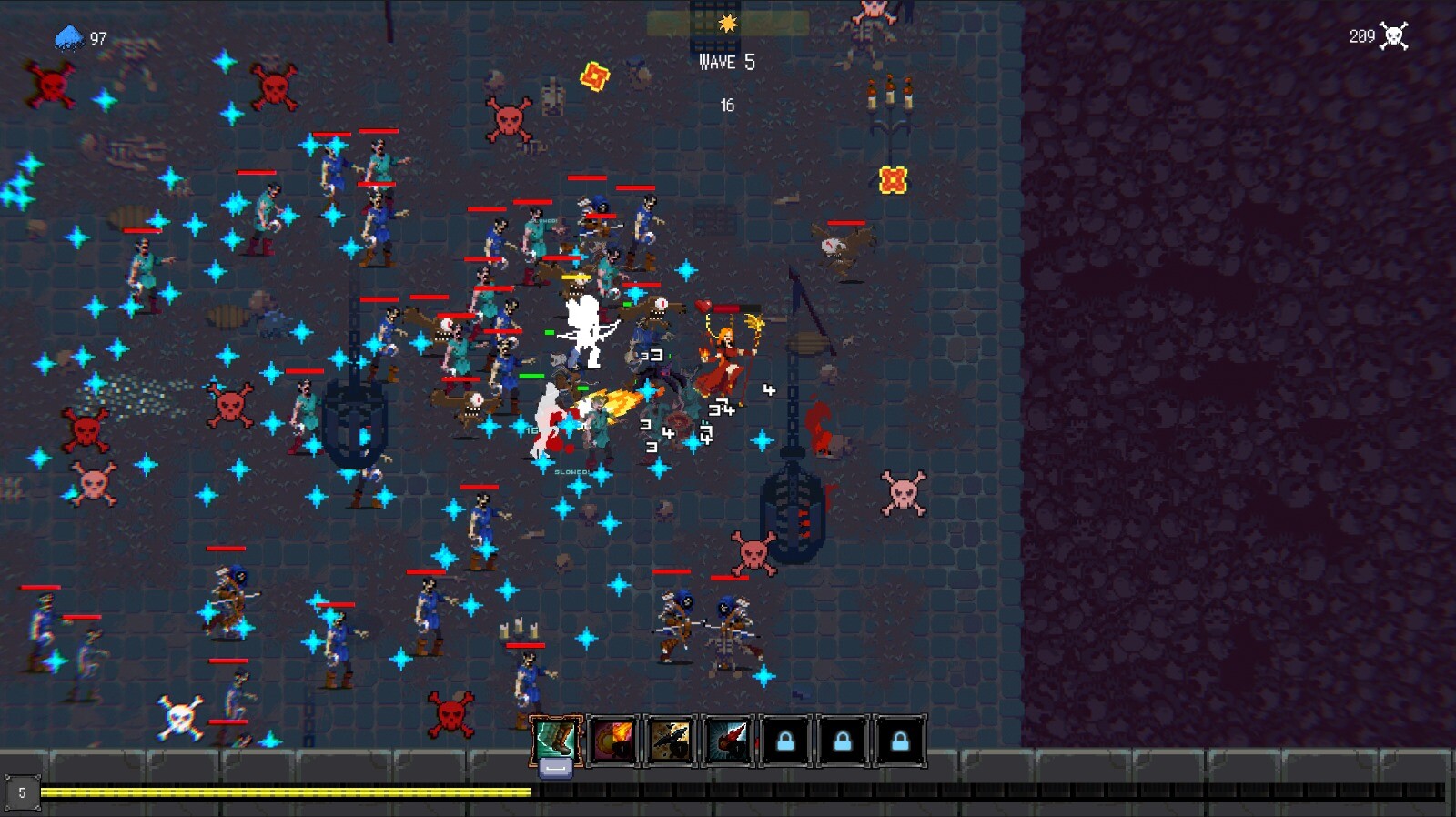Select the green boots ability in the hotbar
Screen dimensions: 1456x817
coord(553,737)
